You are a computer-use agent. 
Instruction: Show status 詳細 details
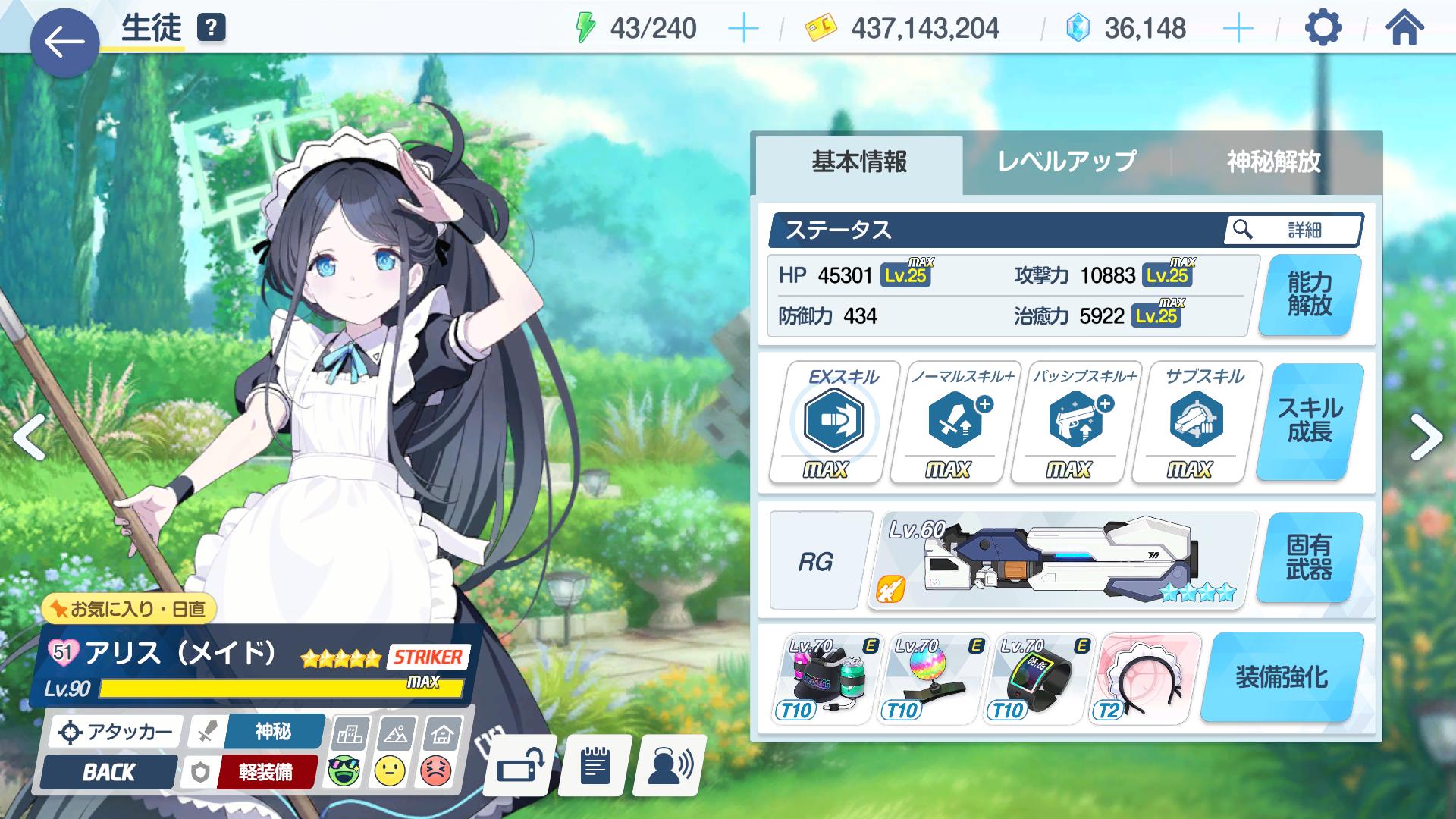(x=1293, y=230)
